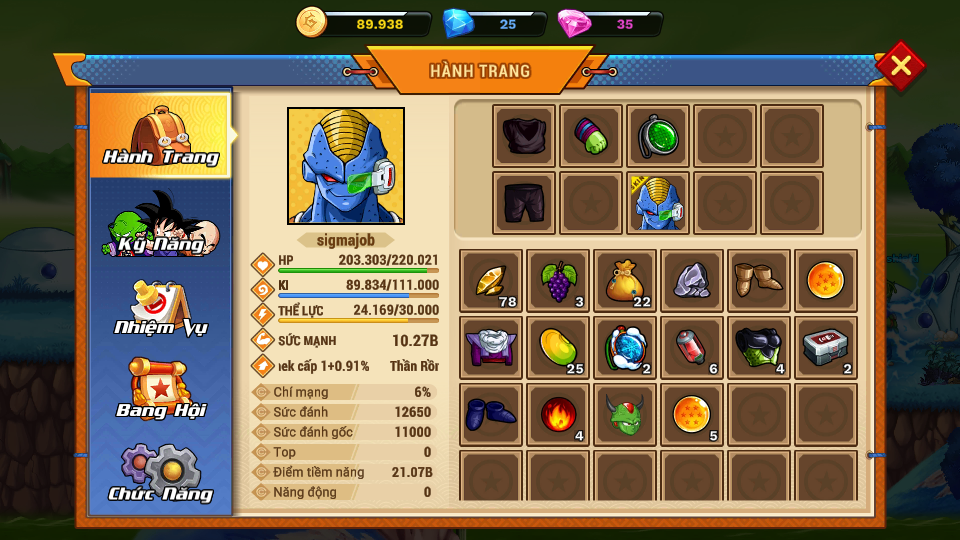This screenshot has height=540, width=960.
Task: Tap the pink gem currency icon
Action: 574,23
